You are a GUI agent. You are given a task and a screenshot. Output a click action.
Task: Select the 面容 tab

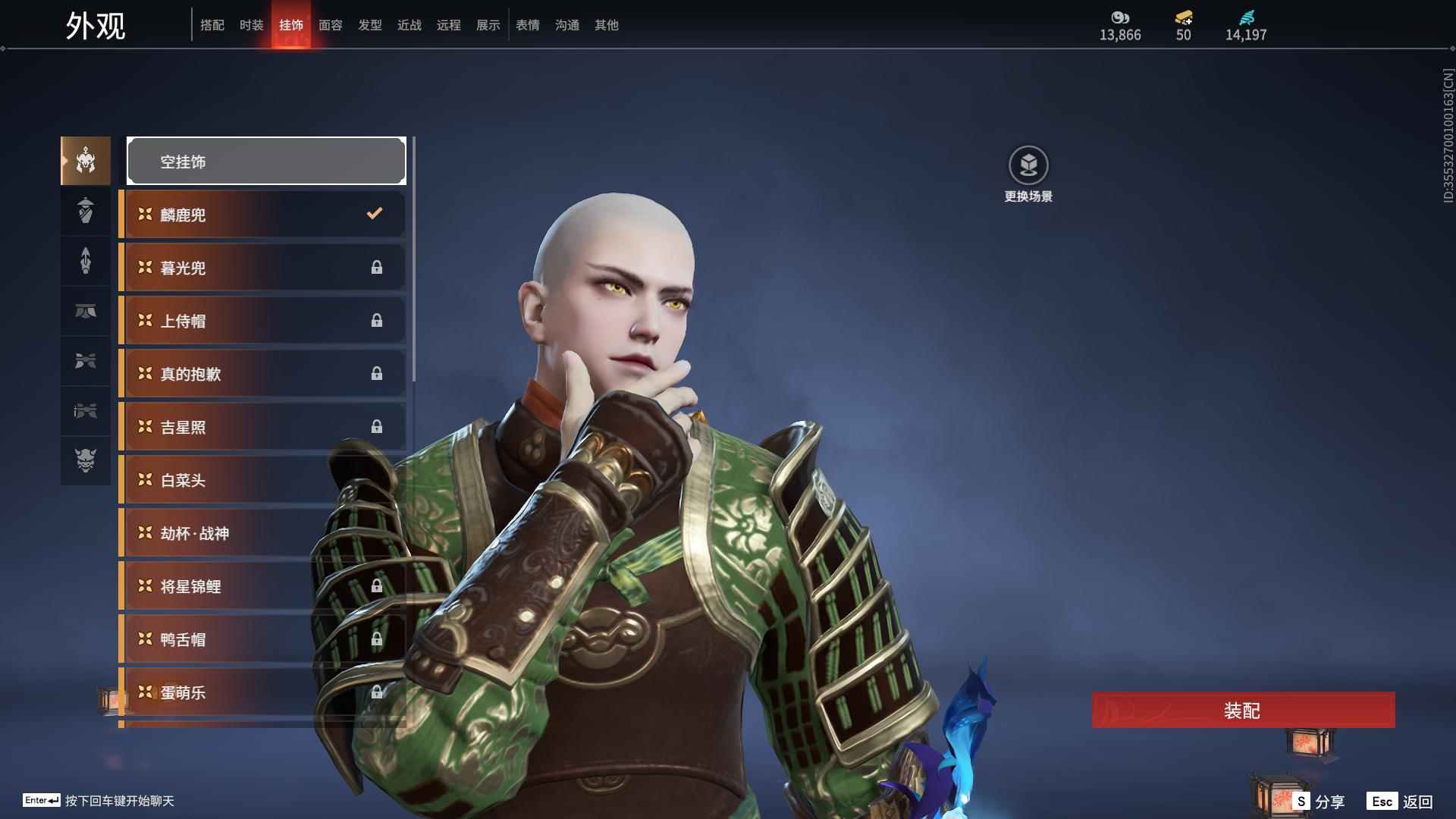click(x=330, y=25)
